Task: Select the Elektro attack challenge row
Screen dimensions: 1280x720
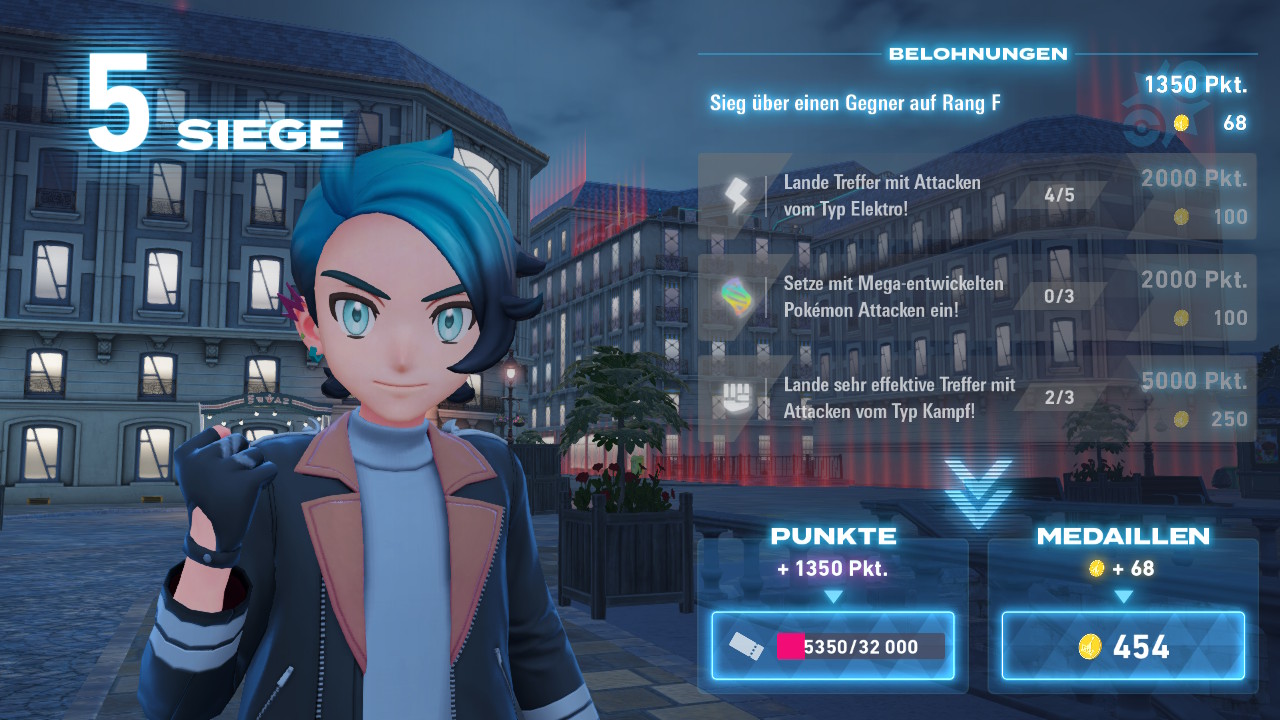Action: click(975, 196)
